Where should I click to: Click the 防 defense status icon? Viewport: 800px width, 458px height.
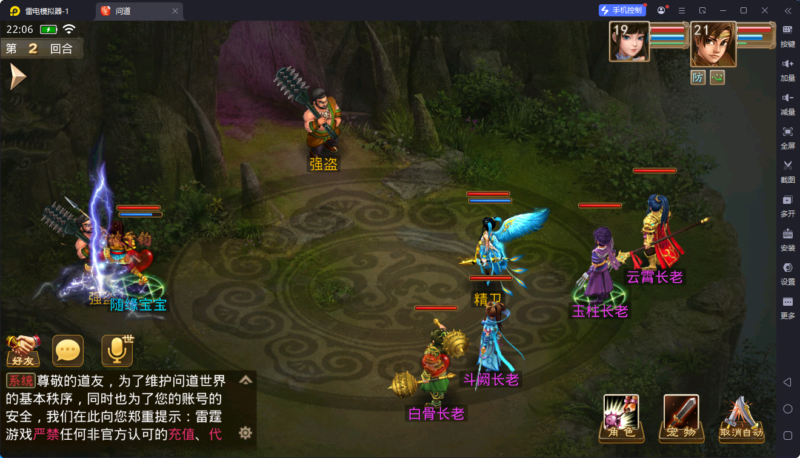[x=698, y=77]
